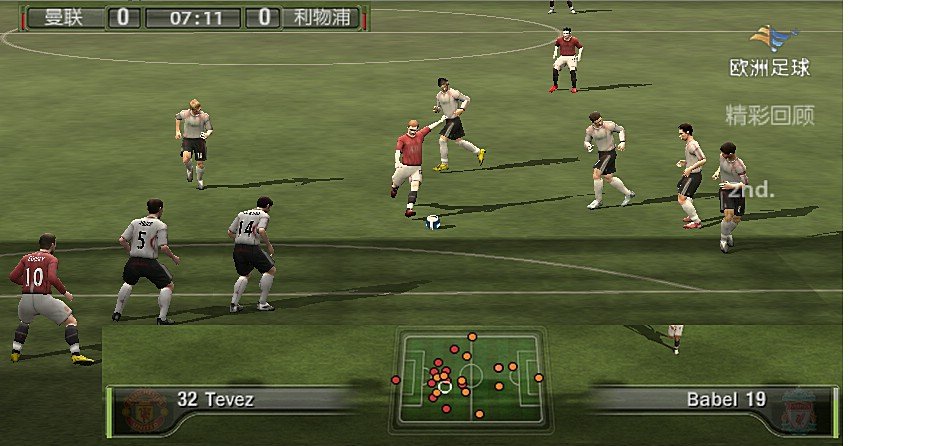Click the 曼联 team name on scoreboard
This screenshot has height=446, width=928.
click(x=62, y=17)
